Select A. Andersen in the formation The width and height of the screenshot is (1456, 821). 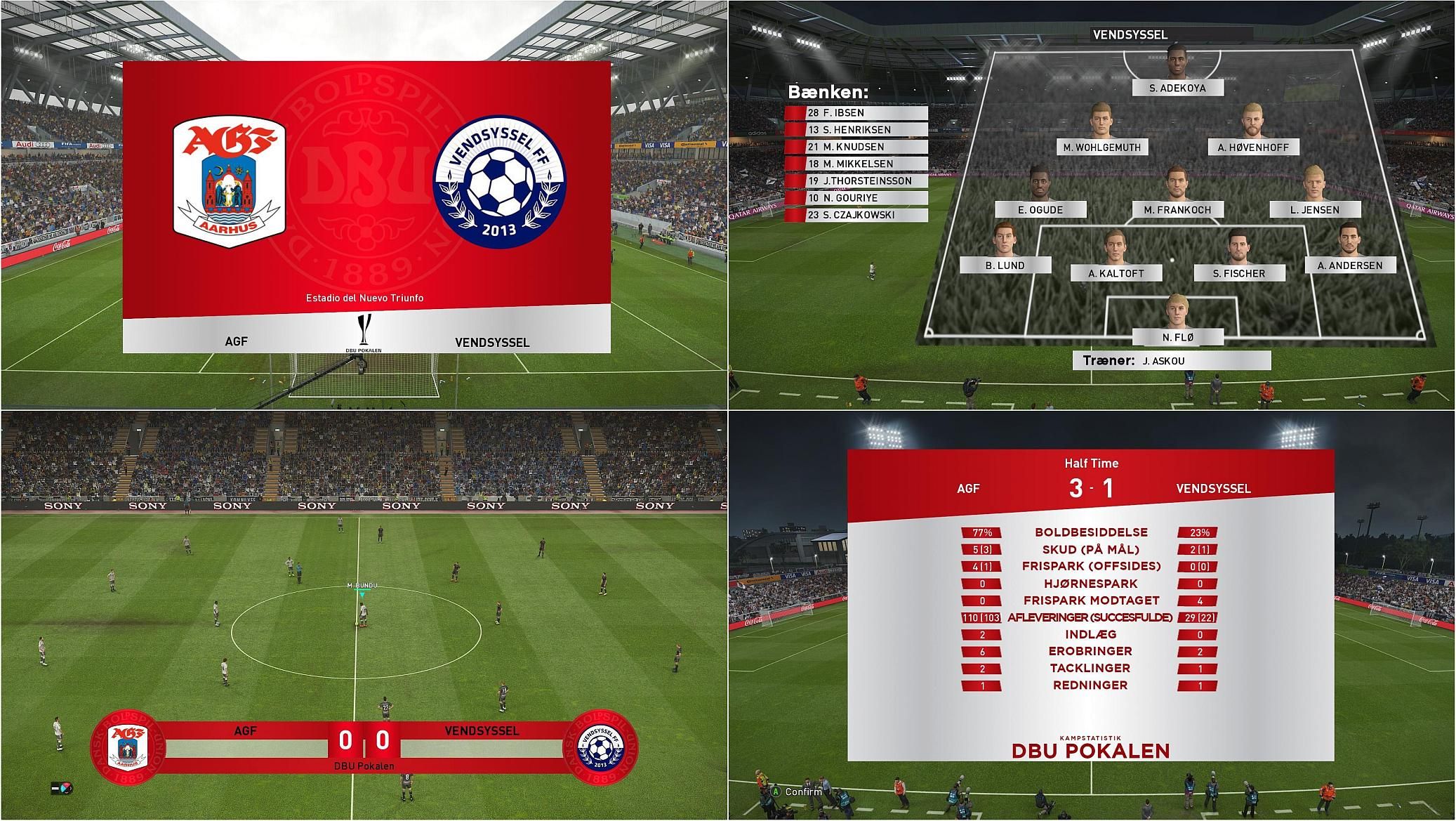1349,265
